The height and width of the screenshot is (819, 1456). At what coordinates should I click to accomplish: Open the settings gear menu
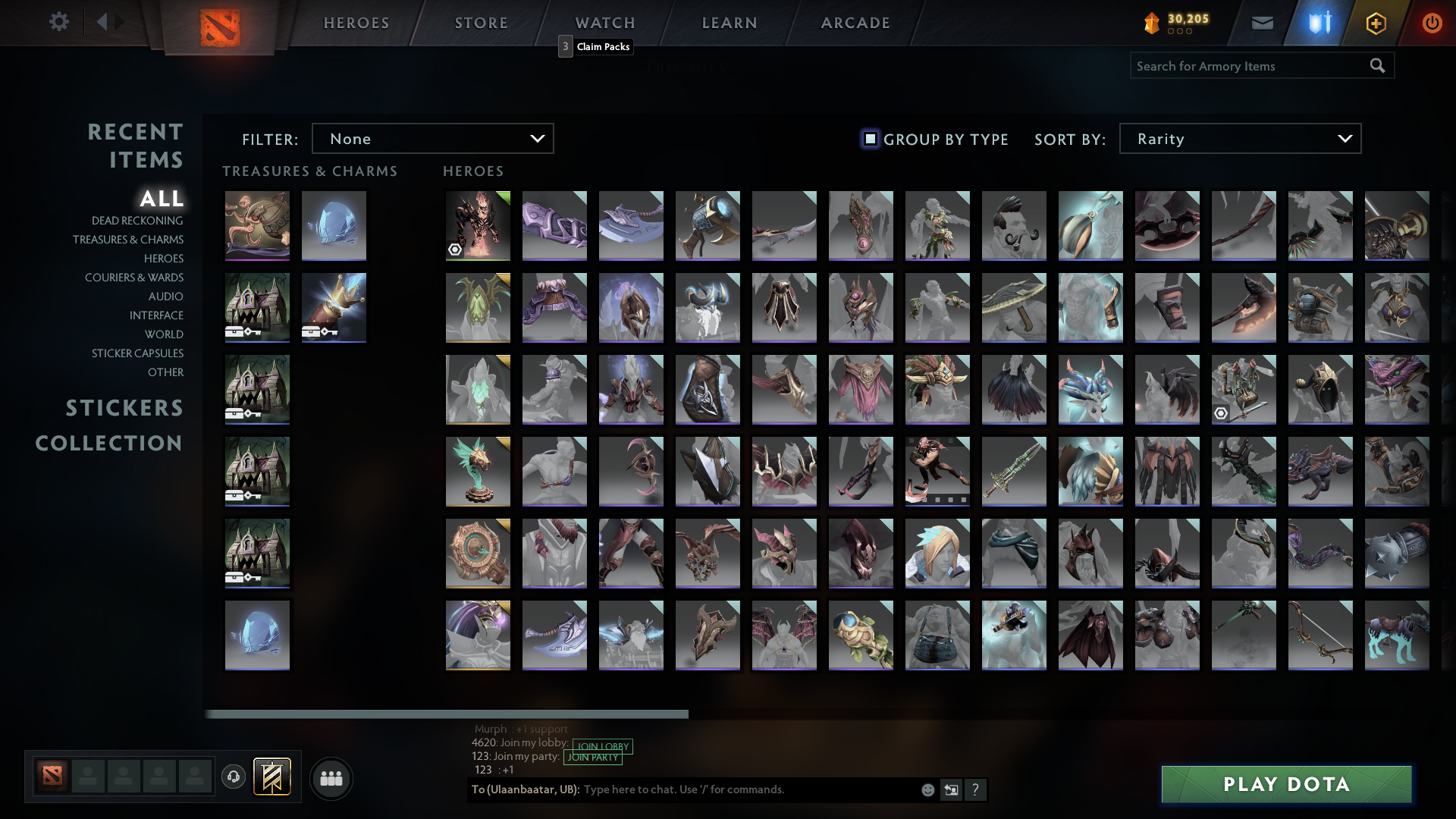[59, 22]
